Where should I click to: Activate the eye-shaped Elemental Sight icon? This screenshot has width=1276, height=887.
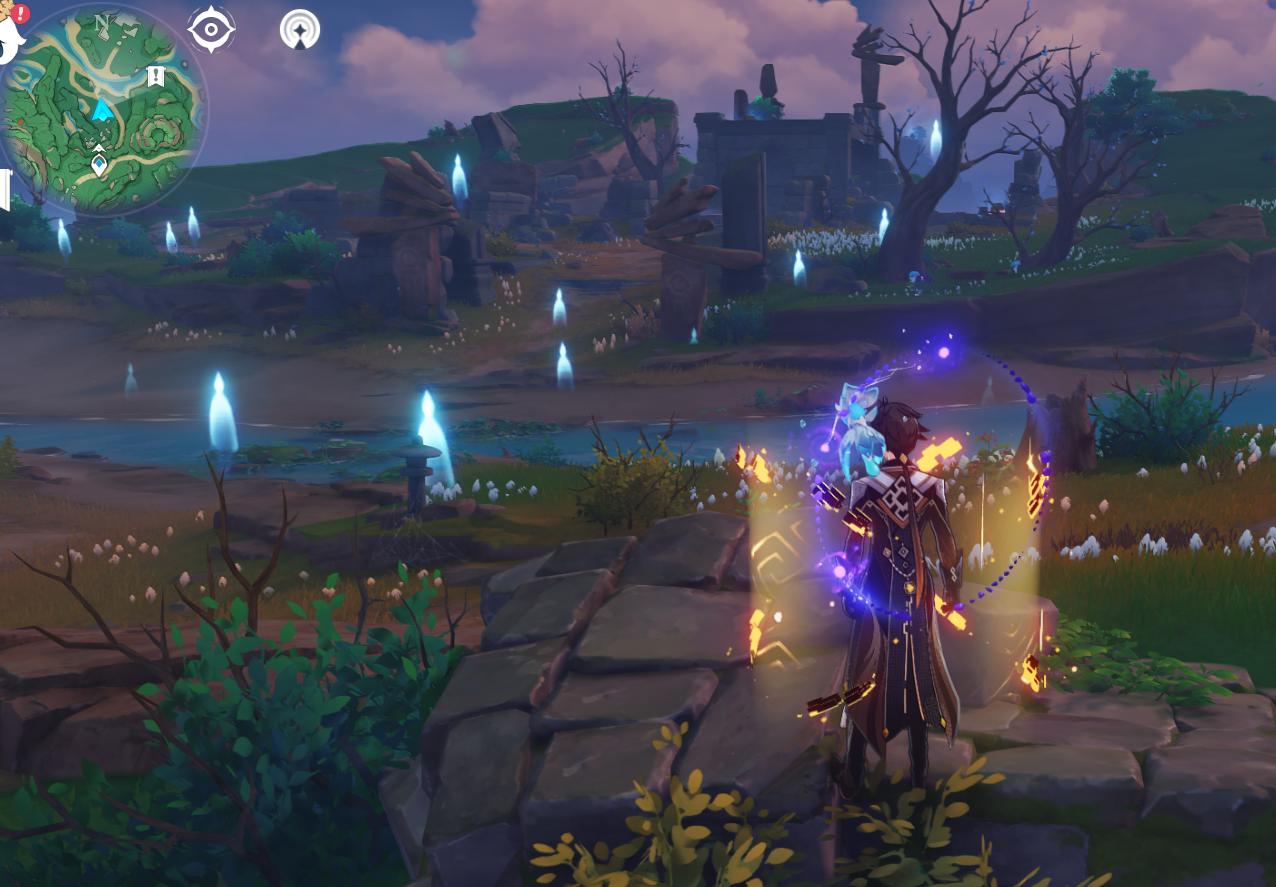[211, 30]
